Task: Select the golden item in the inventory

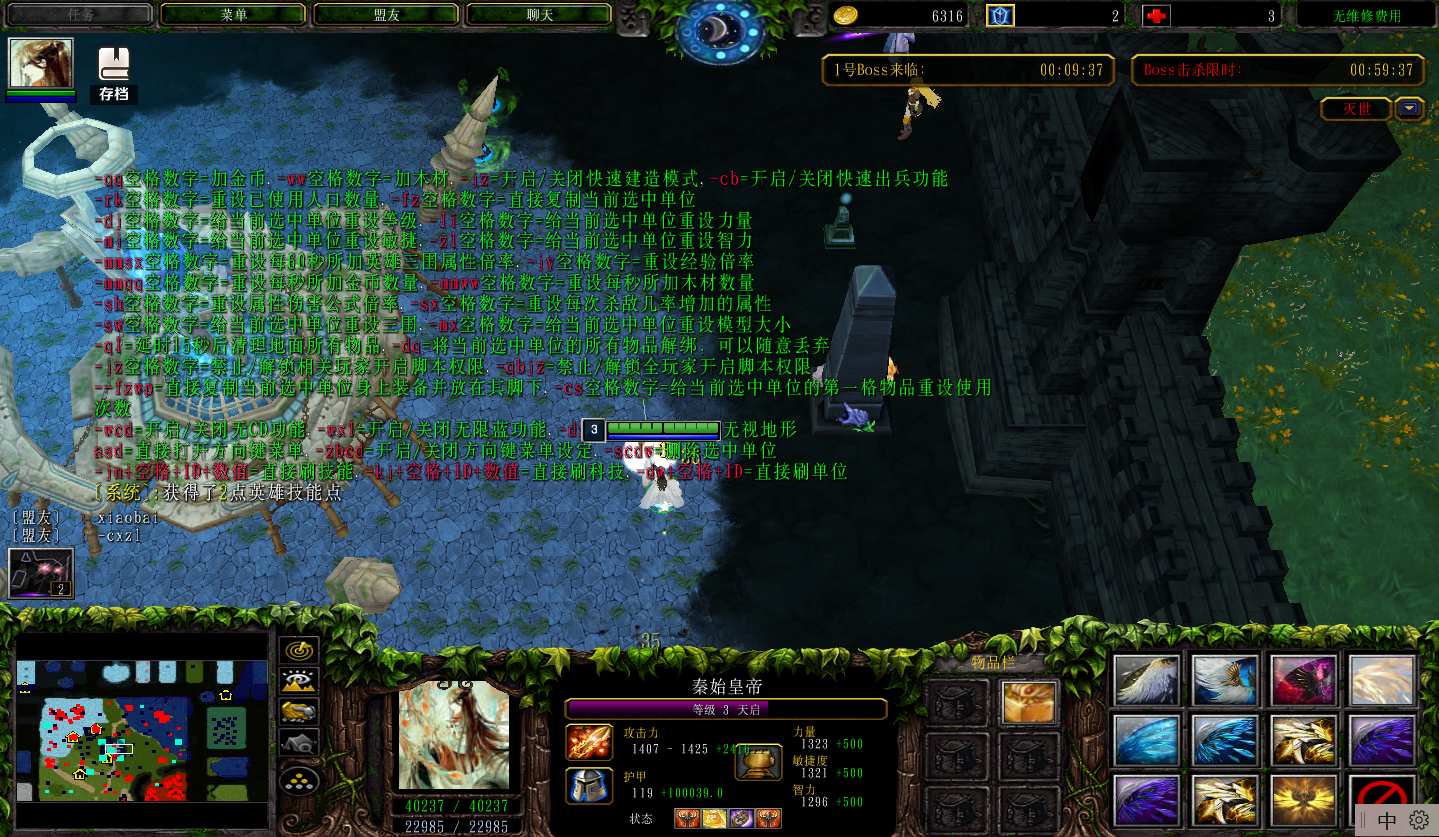Action: pos(1029,703)
